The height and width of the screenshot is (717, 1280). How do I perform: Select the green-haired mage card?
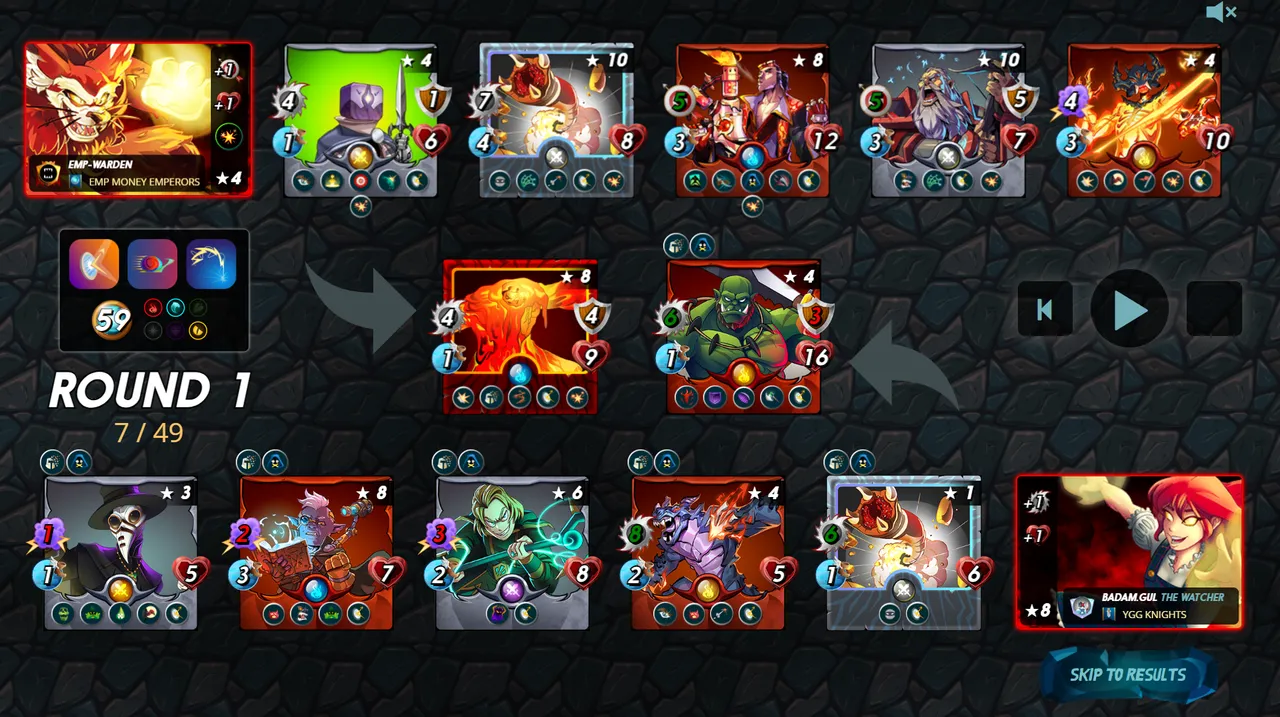coord(512,552)
